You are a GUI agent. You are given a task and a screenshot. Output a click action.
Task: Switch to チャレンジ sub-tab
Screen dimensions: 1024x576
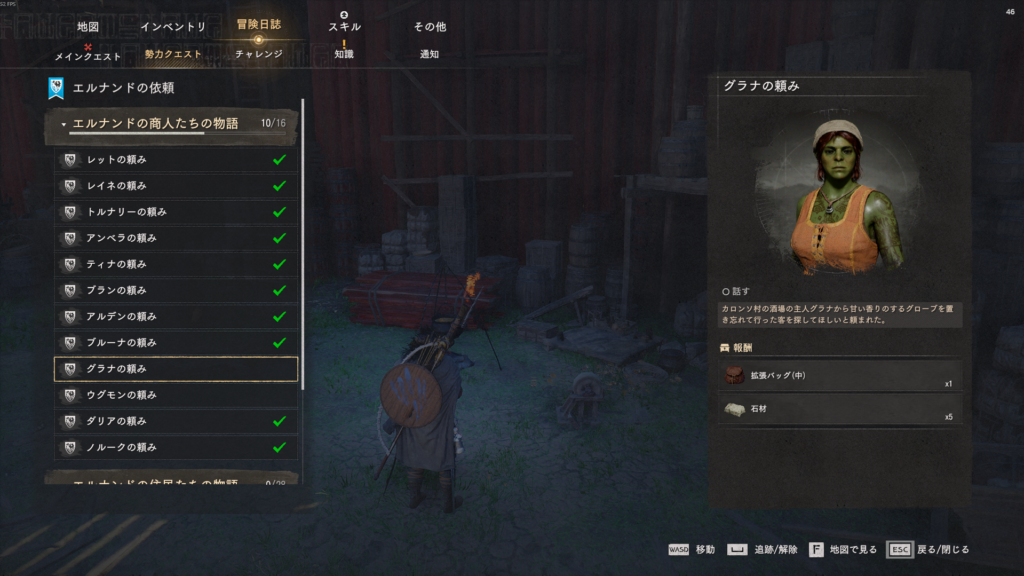[259, 55]
